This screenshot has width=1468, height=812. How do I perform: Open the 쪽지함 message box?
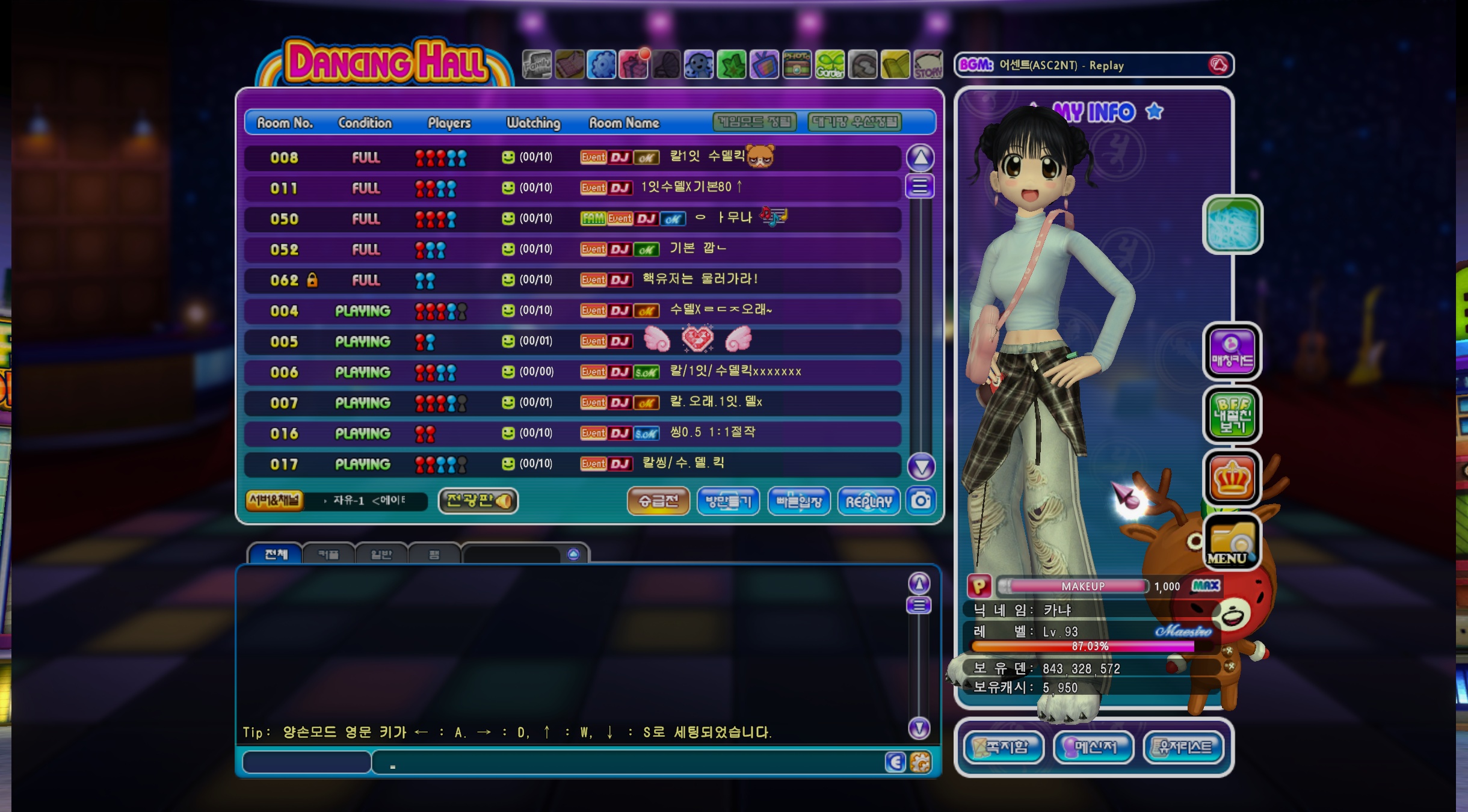(1003, 747)
